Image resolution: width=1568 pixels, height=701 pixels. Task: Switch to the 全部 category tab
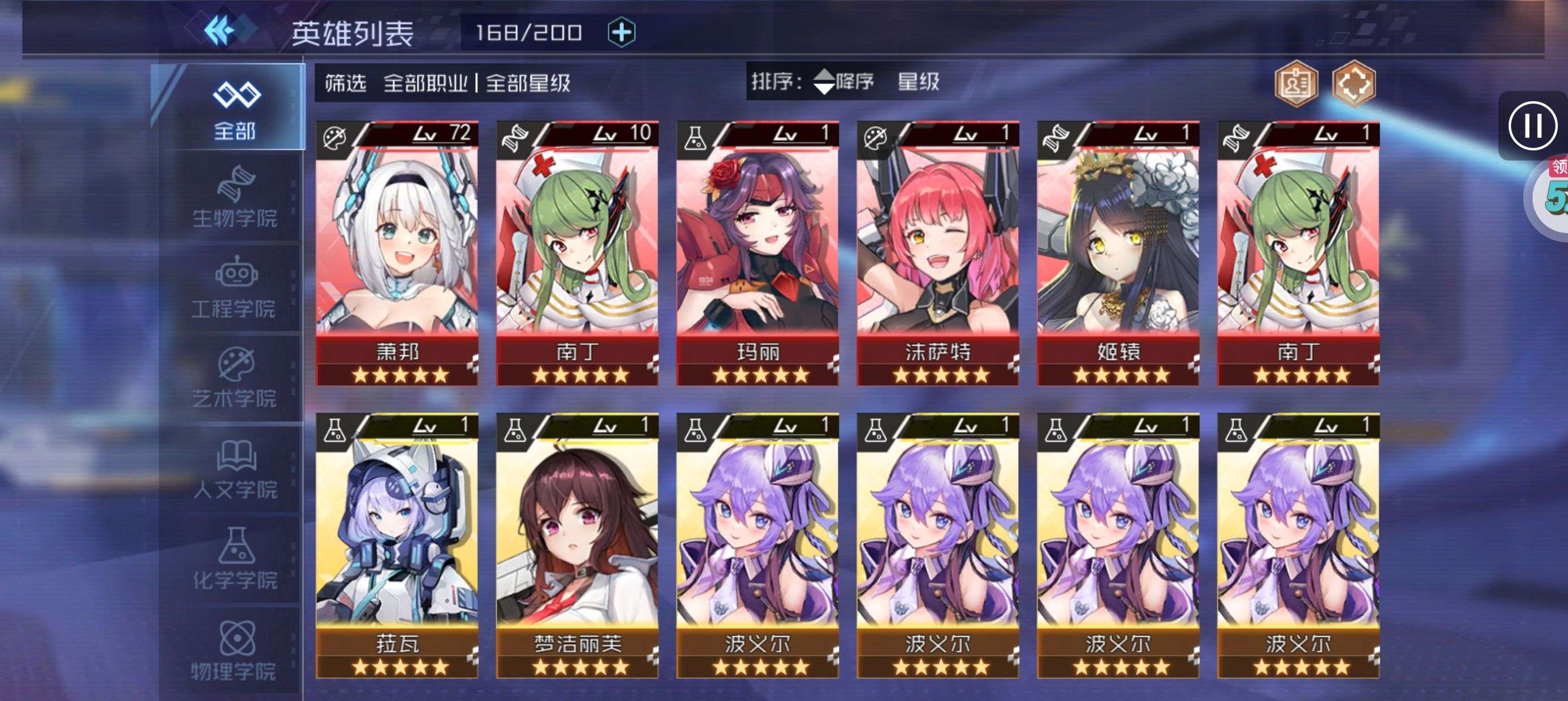[x=234, y=110]
